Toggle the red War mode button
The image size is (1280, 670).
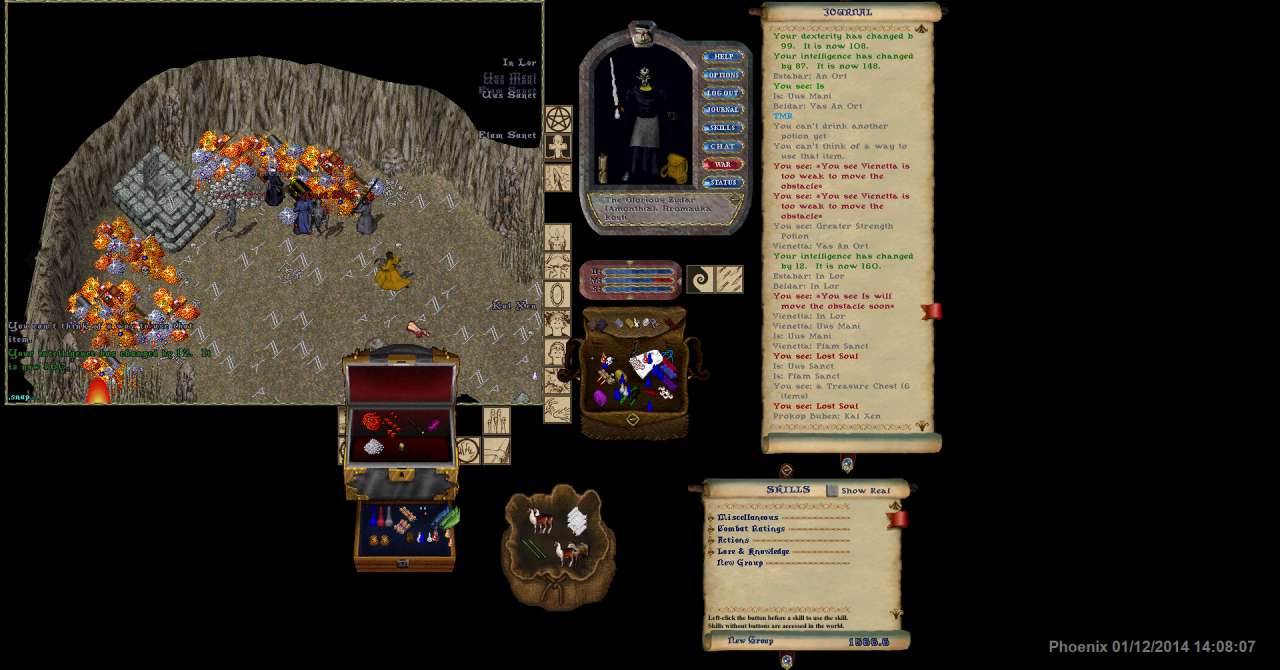[x=722, y=164]
